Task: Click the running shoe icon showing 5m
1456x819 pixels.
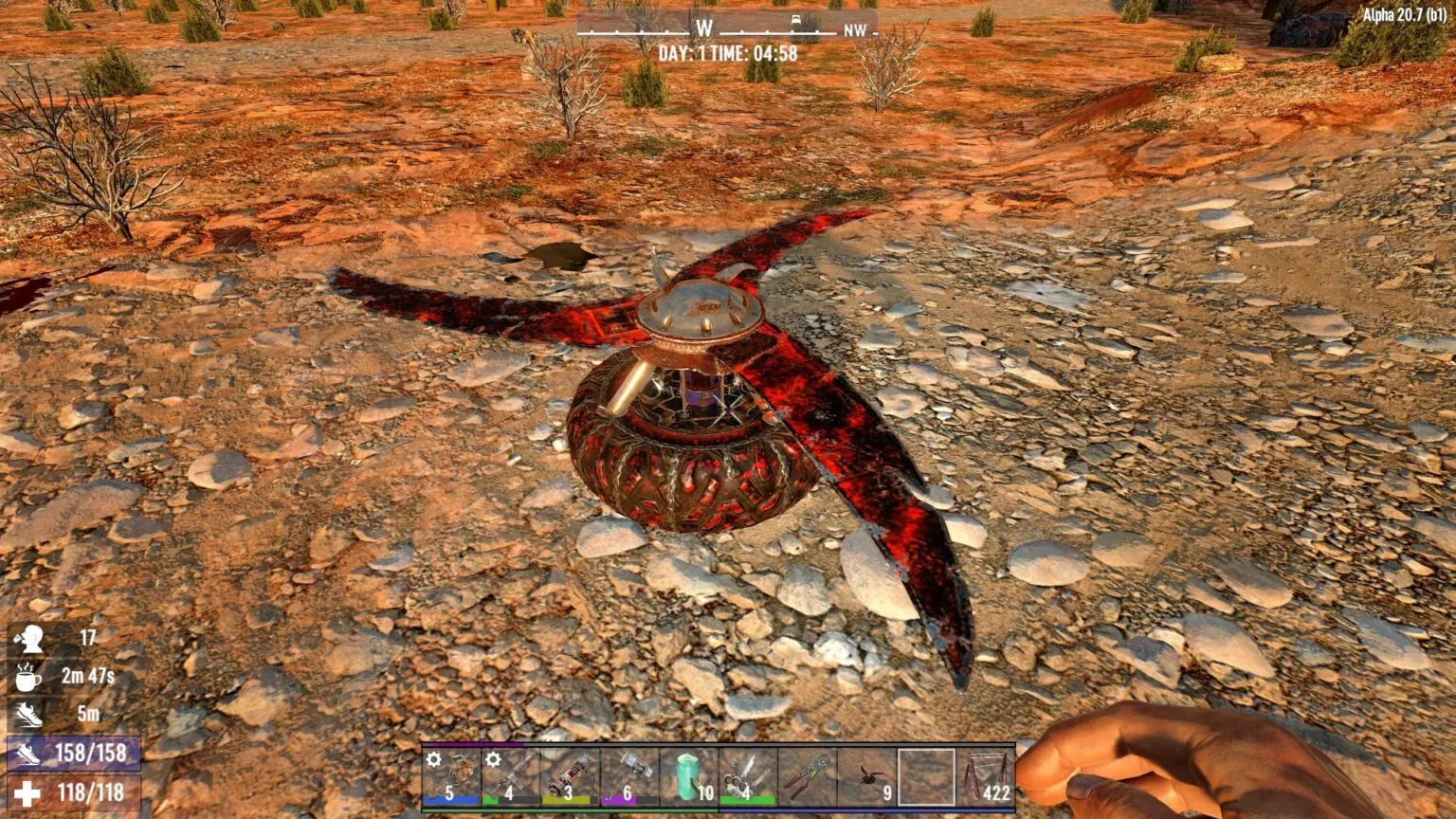Action: coord(30,715)
